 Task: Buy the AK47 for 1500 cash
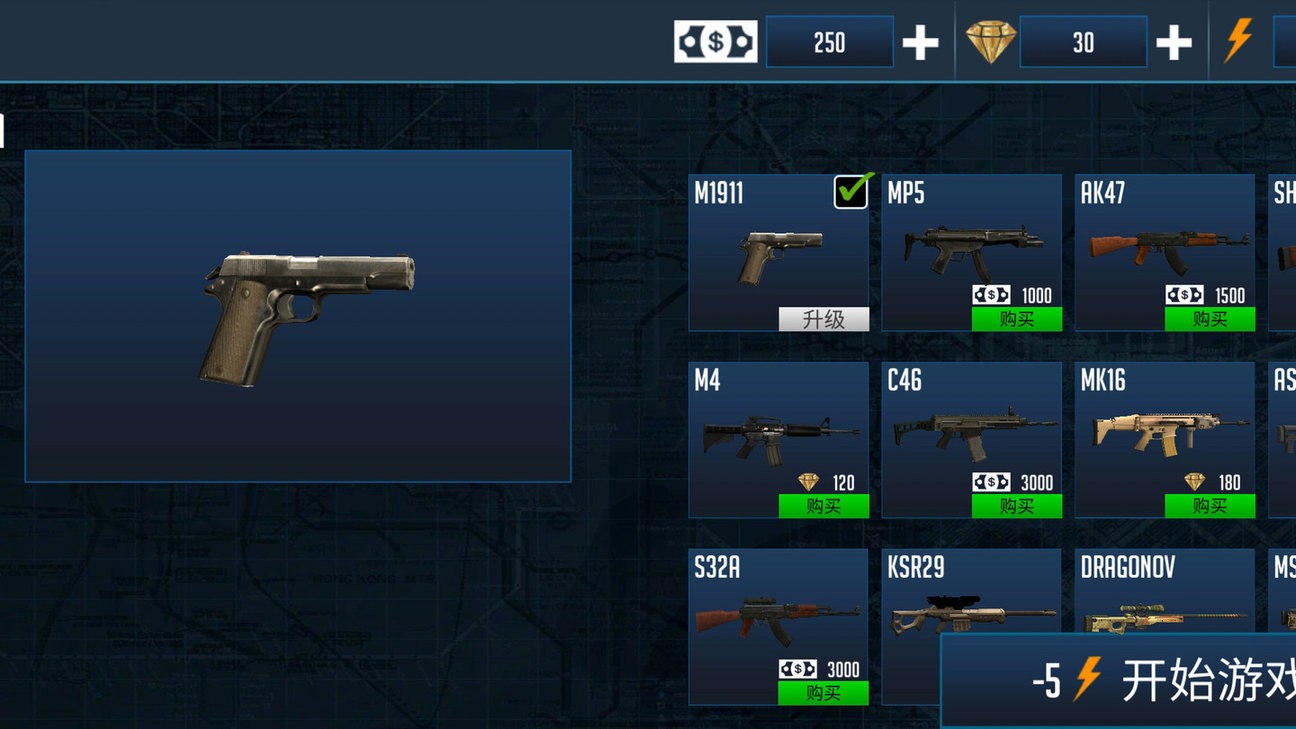point(1209,319)
